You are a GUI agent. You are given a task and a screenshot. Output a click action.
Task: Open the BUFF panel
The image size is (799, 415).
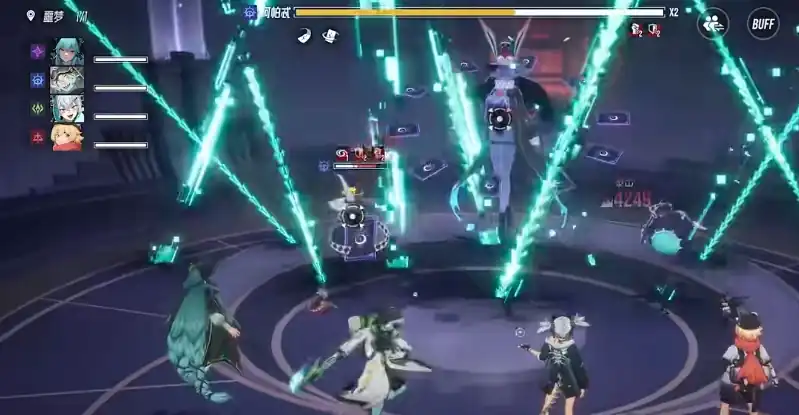coord(763,23)
